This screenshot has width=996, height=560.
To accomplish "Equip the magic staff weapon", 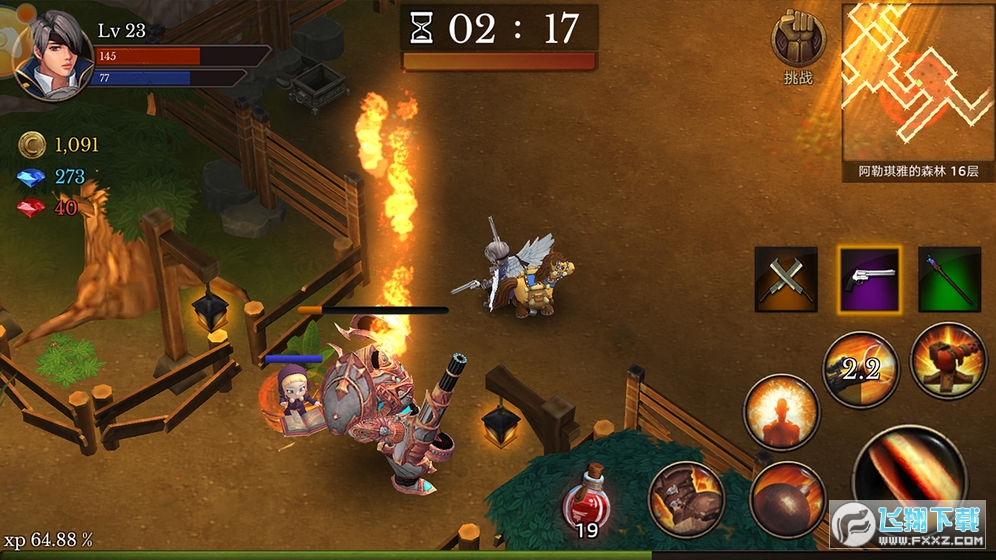I will click(949, 278).
